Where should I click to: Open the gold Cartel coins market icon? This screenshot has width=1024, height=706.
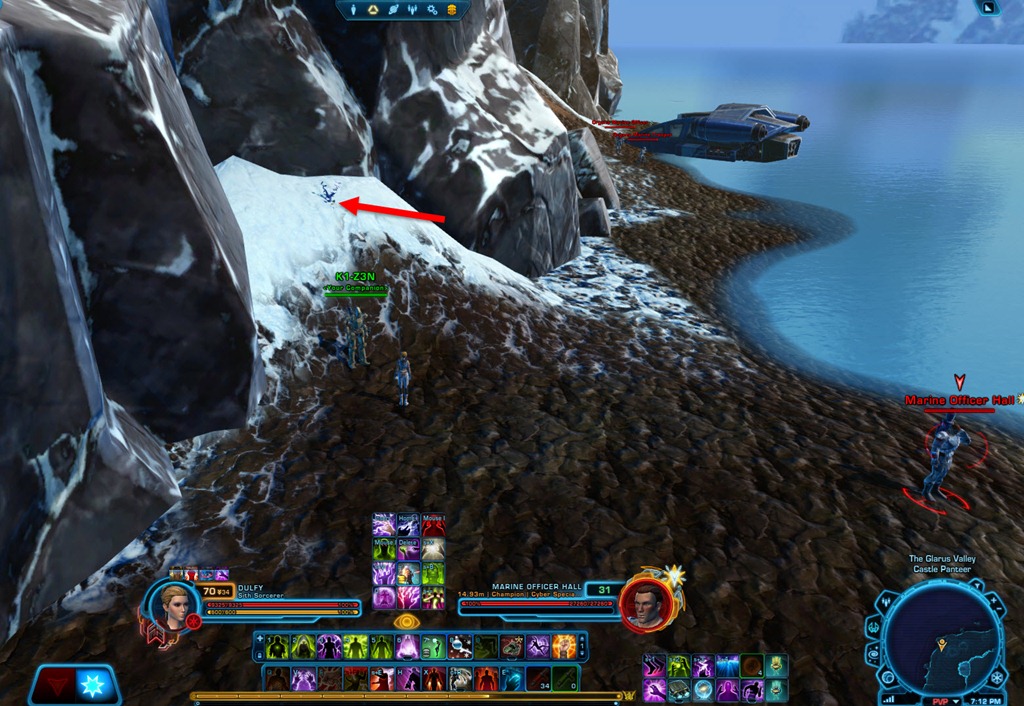(452, 10)
